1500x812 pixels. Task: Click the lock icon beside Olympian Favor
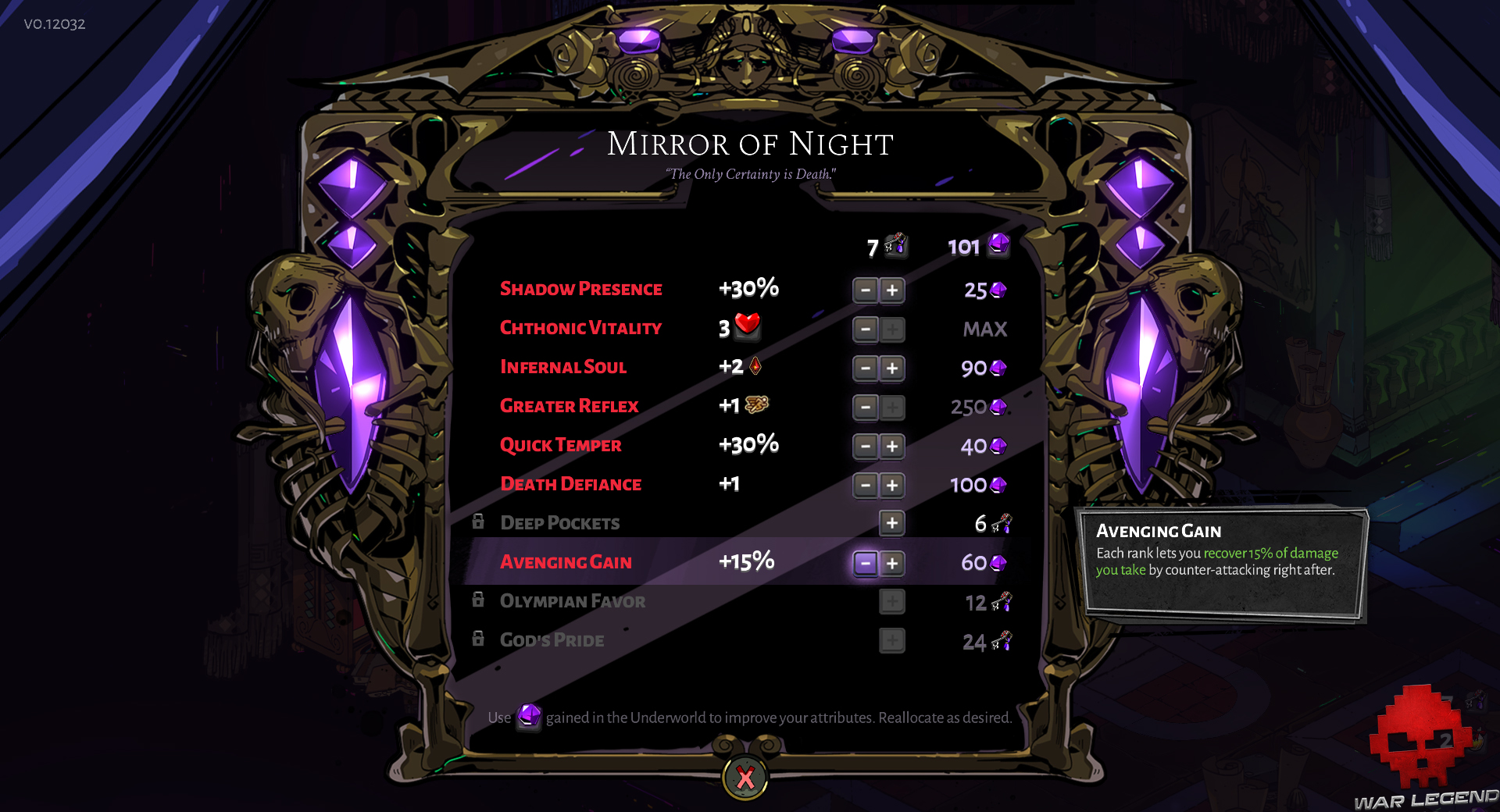coord(479,600)
